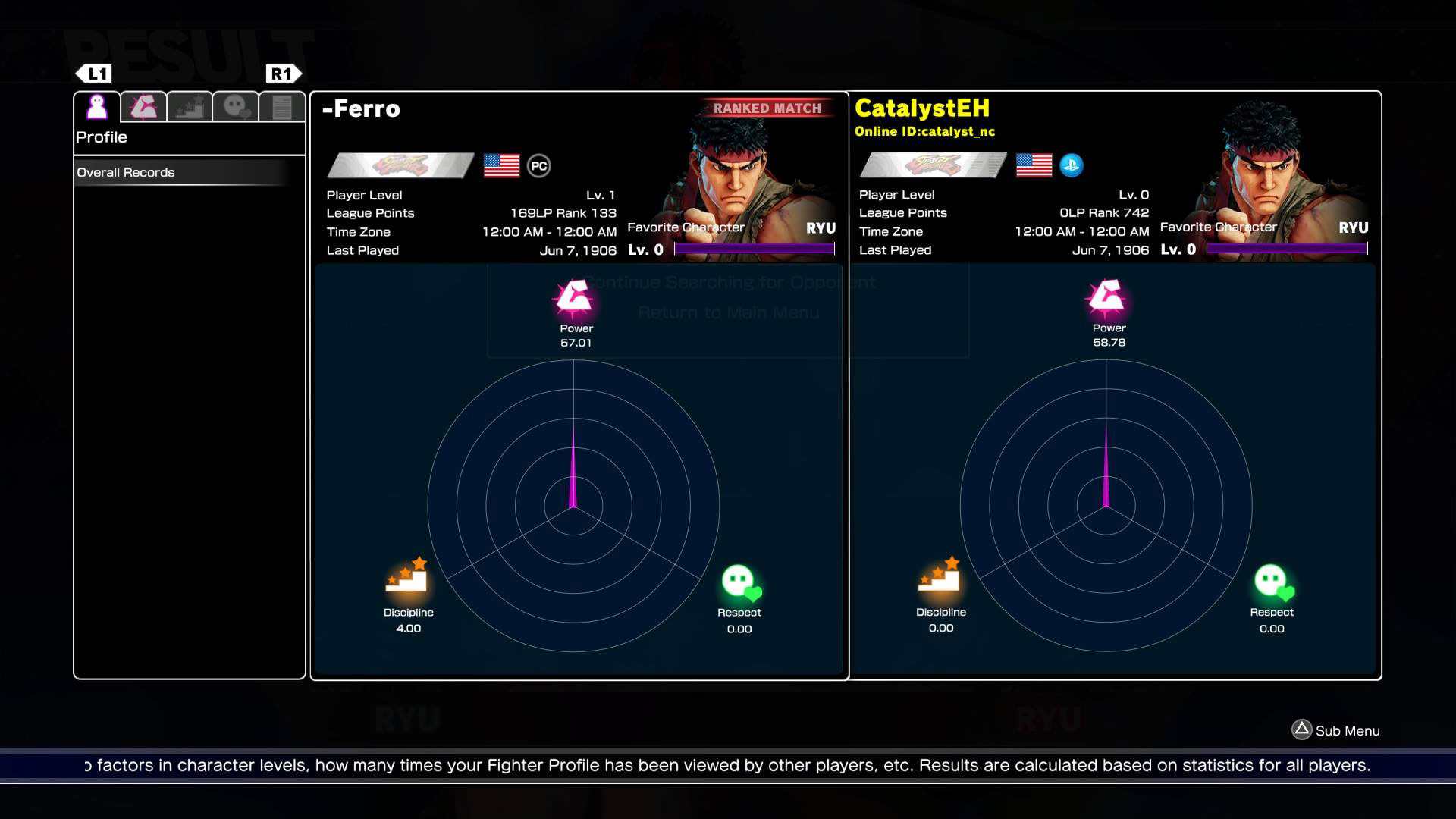
Task: Click the PC platform icon beside -Ferro's flag
Action: pos(540,165)
